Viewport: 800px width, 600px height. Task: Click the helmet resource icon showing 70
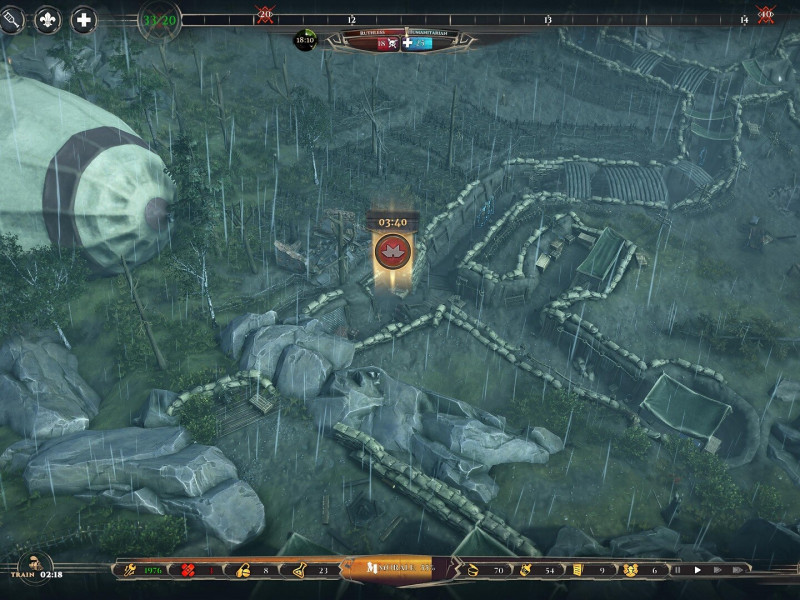pos(473,570)
